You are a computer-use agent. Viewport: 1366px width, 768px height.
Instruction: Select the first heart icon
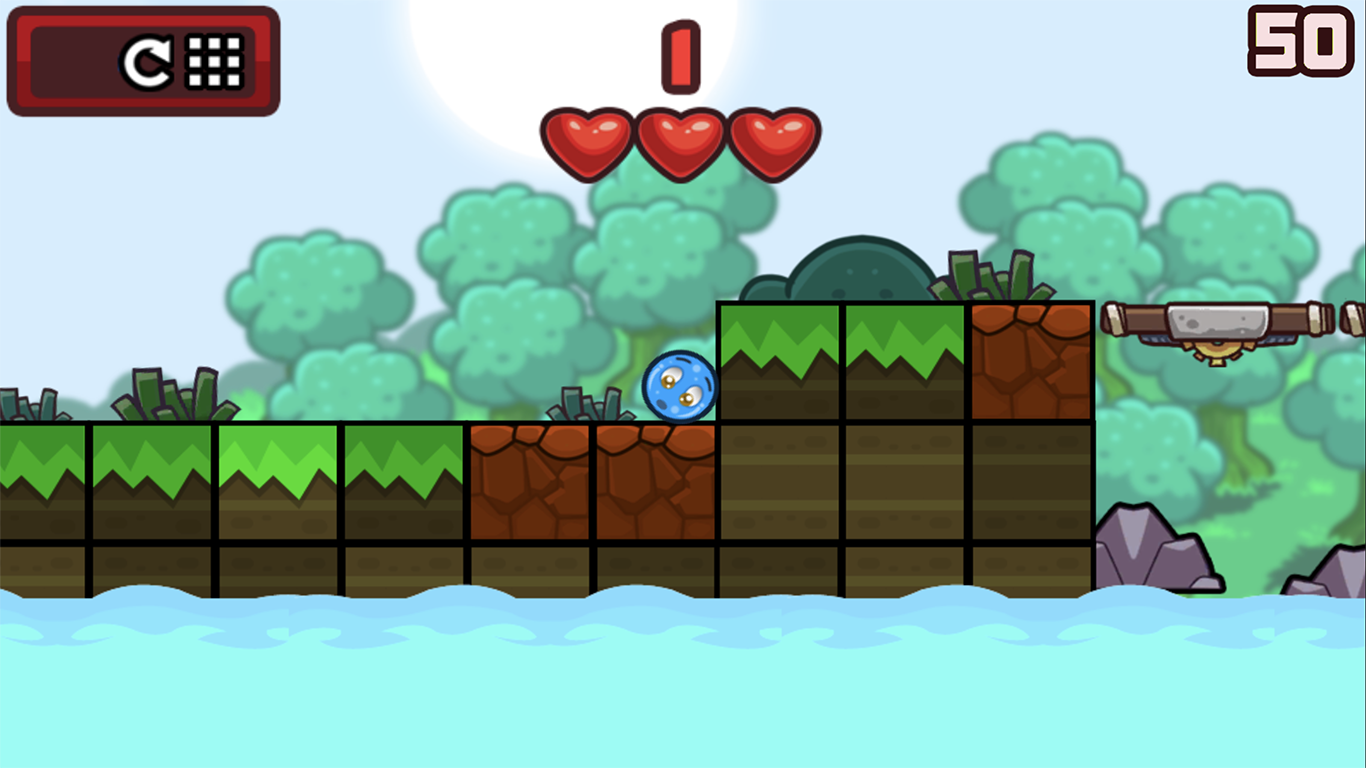(x=588, y=140)
